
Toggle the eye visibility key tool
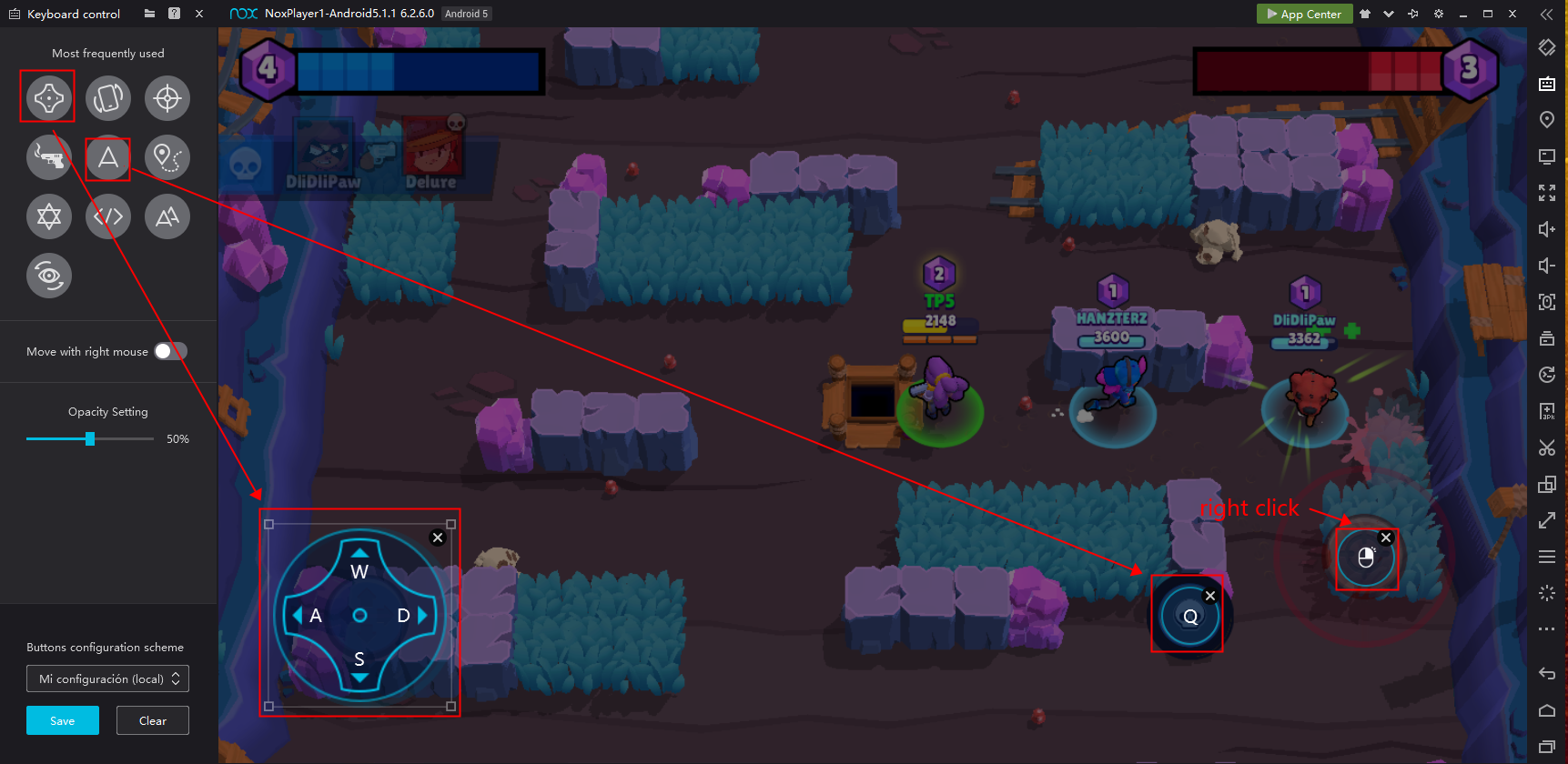click(x=49, y=276)
